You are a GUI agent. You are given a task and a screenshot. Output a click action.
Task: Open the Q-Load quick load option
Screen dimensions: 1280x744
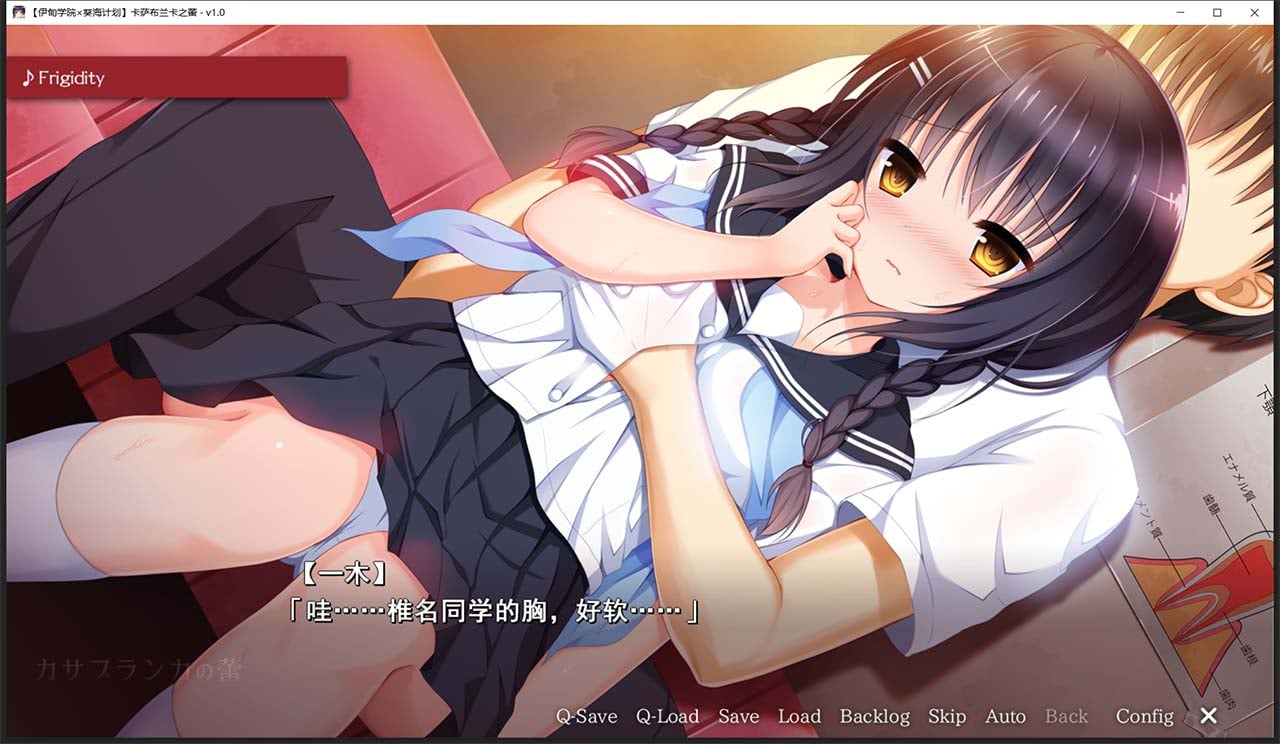667,716
